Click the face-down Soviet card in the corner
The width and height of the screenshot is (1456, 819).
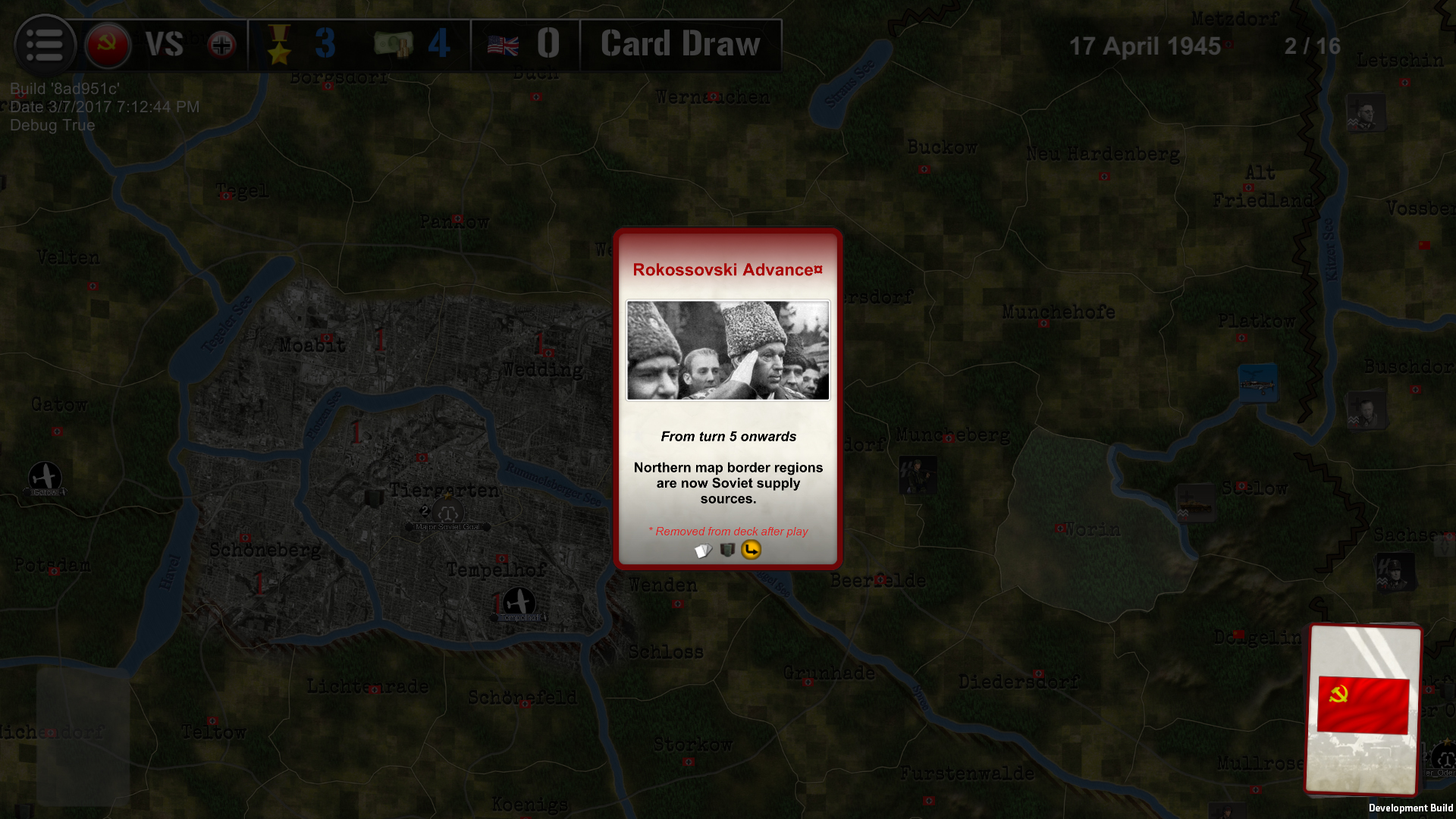tap(1363, 709)
